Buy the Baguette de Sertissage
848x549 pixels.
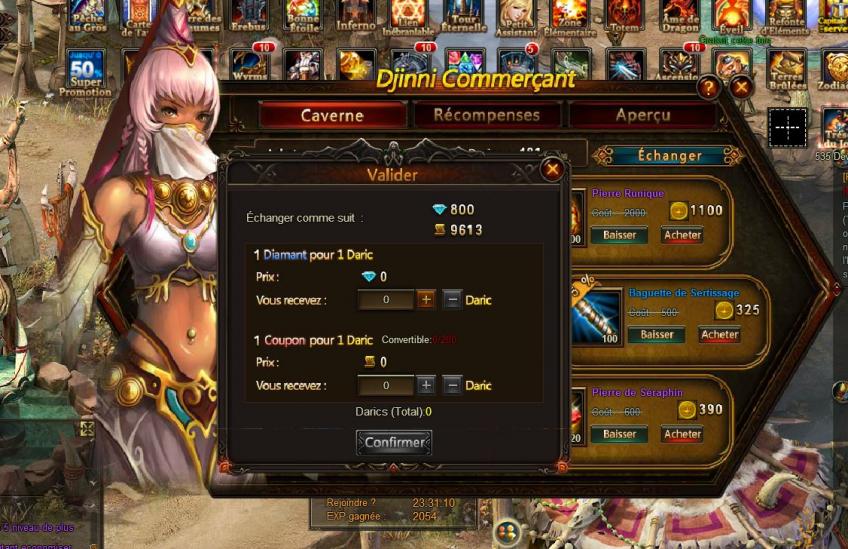tap(719, 335)
